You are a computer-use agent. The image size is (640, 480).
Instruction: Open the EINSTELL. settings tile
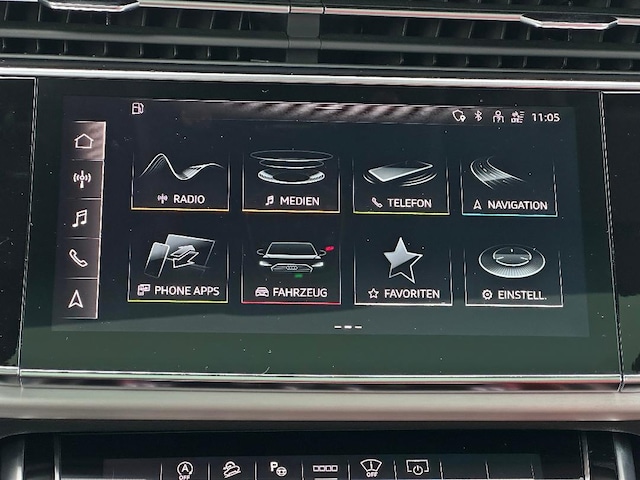(x=513, y=273)
